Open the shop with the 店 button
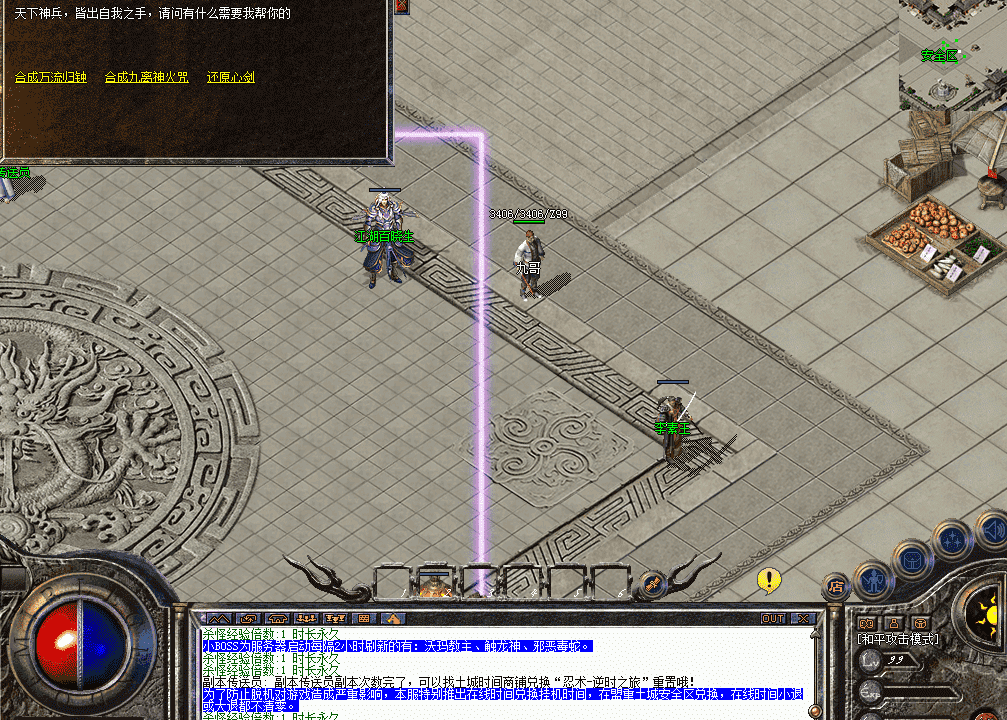This screenshot has width=1007, height=720. click(836, 587)
